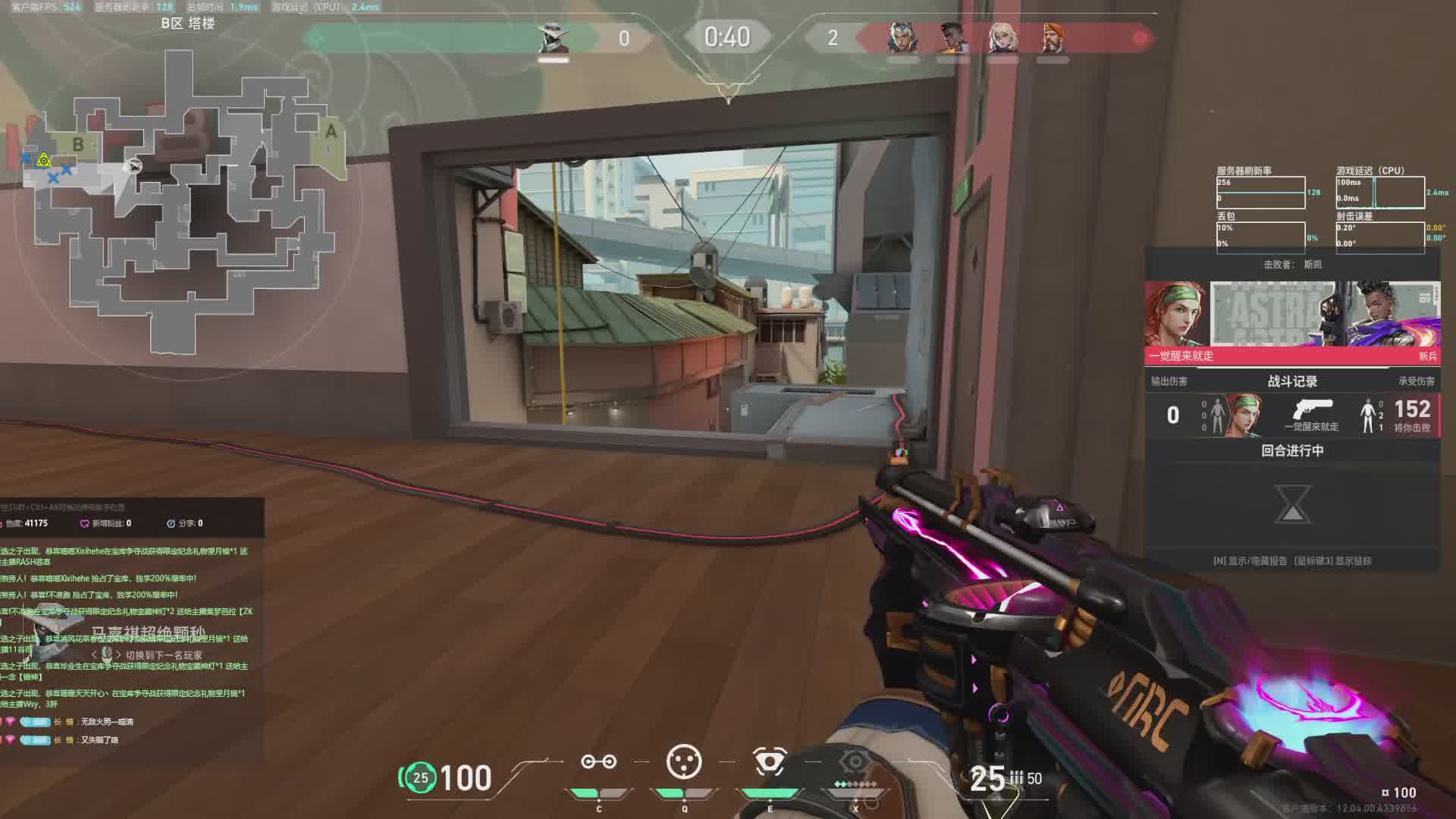Click the hourglass round-in-progress icon
This screenshot has width=1456, height=819.
coord(1292,504)
